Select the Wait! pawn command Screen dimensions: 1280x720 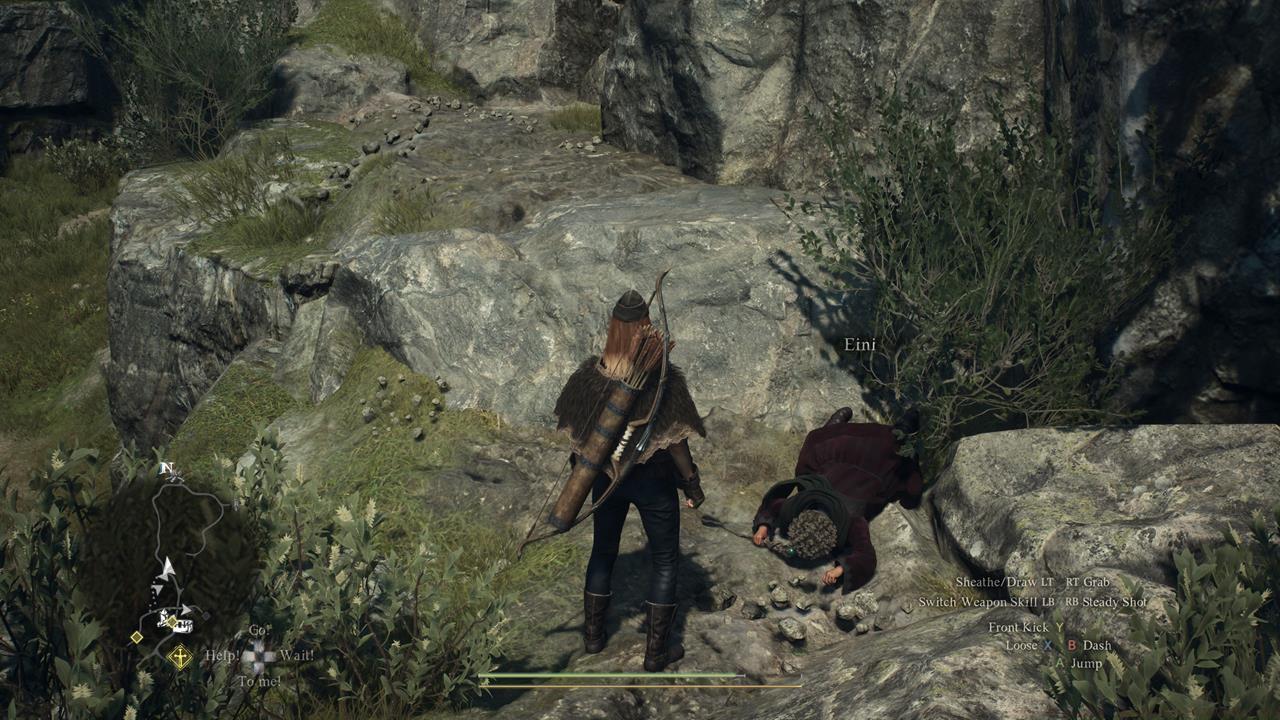point(297,655)
